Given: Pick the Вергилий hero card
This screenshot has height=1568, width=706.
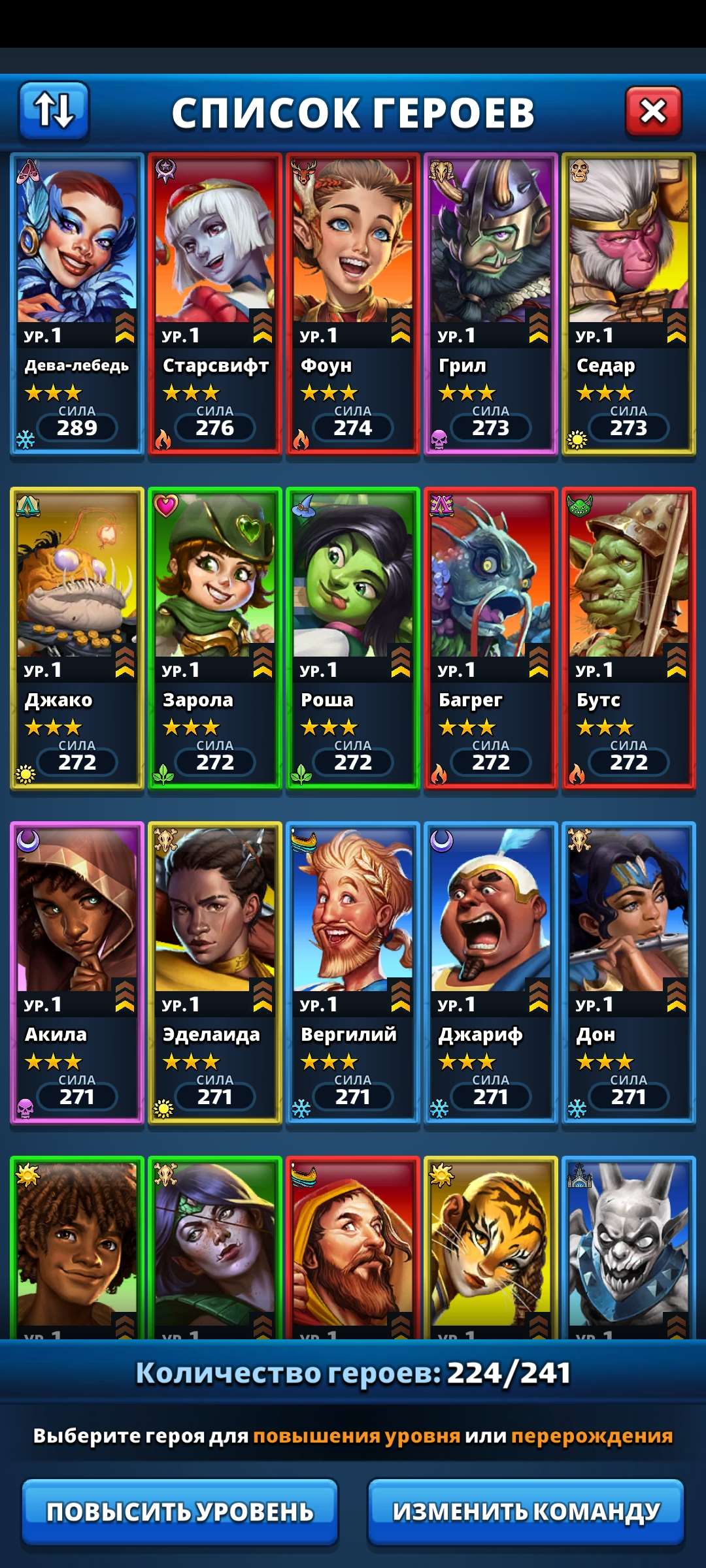Looking at the screenshot, I should [x=353, y=973].
